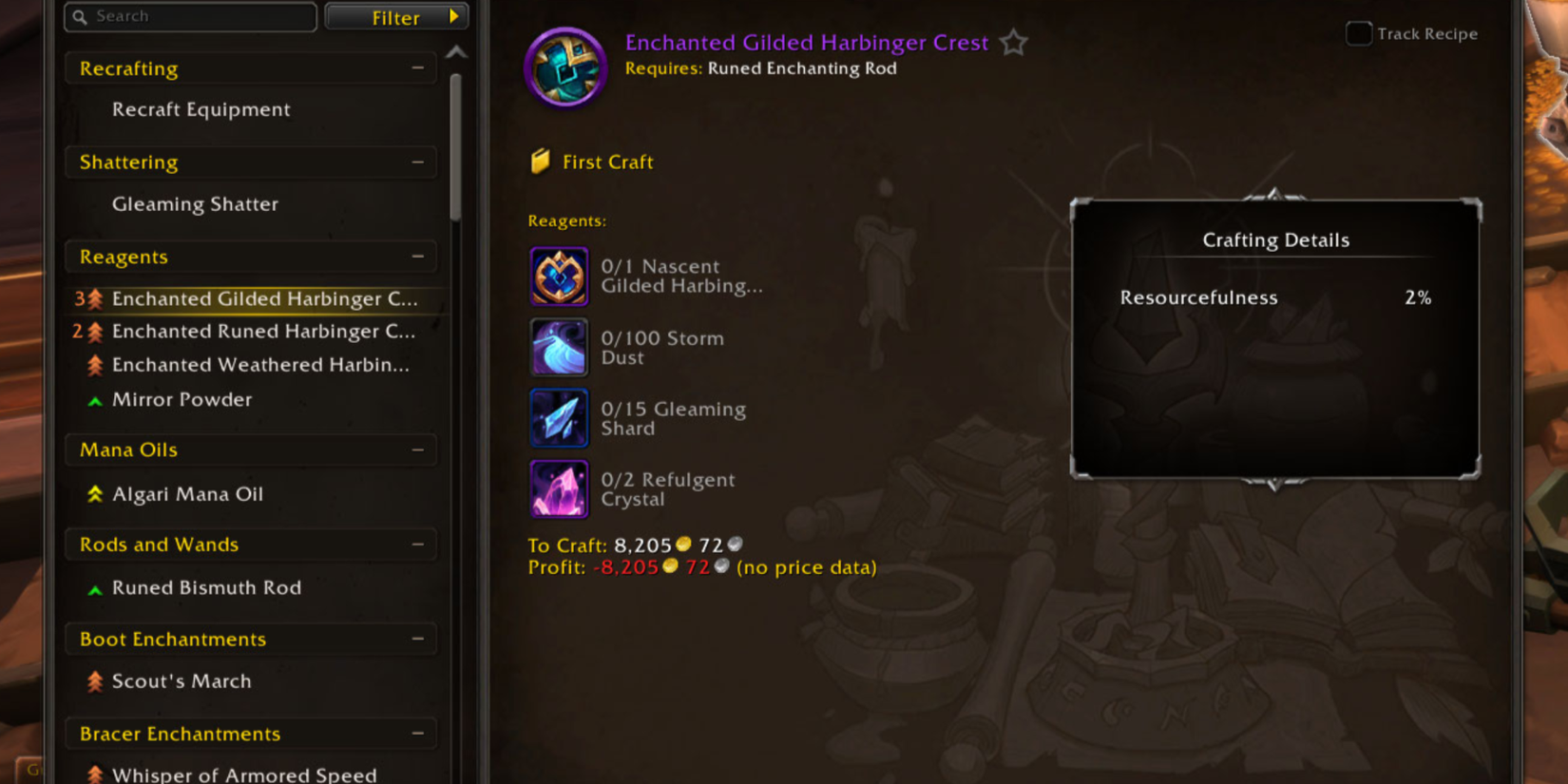The image size is (1568, 784).
Task: Click the gold coin icon beside crafting cost
Action: coord(683,545)
